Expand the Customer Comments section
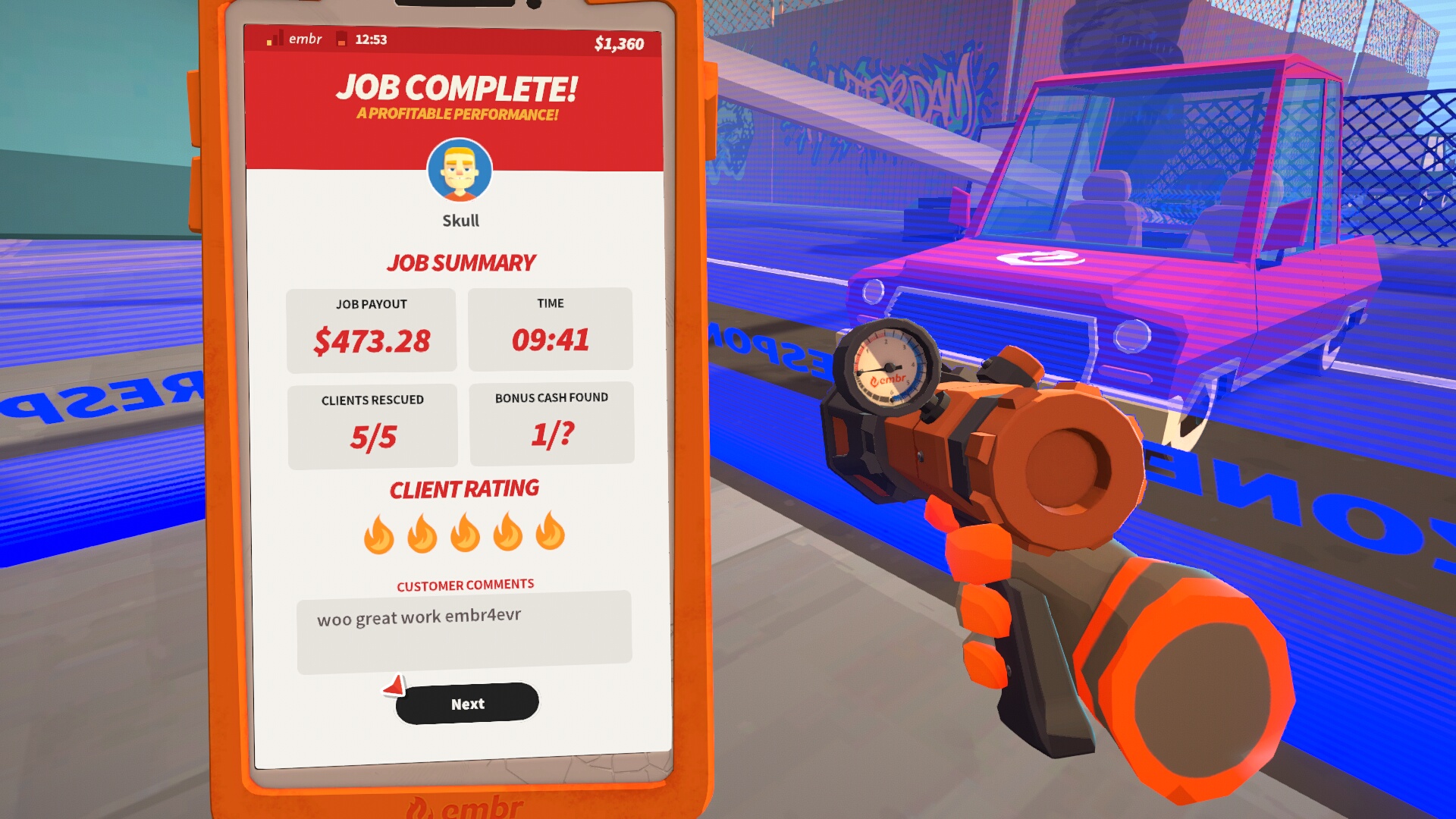The width and height of the screenshot is (1456, 819). tap(465, 584)
